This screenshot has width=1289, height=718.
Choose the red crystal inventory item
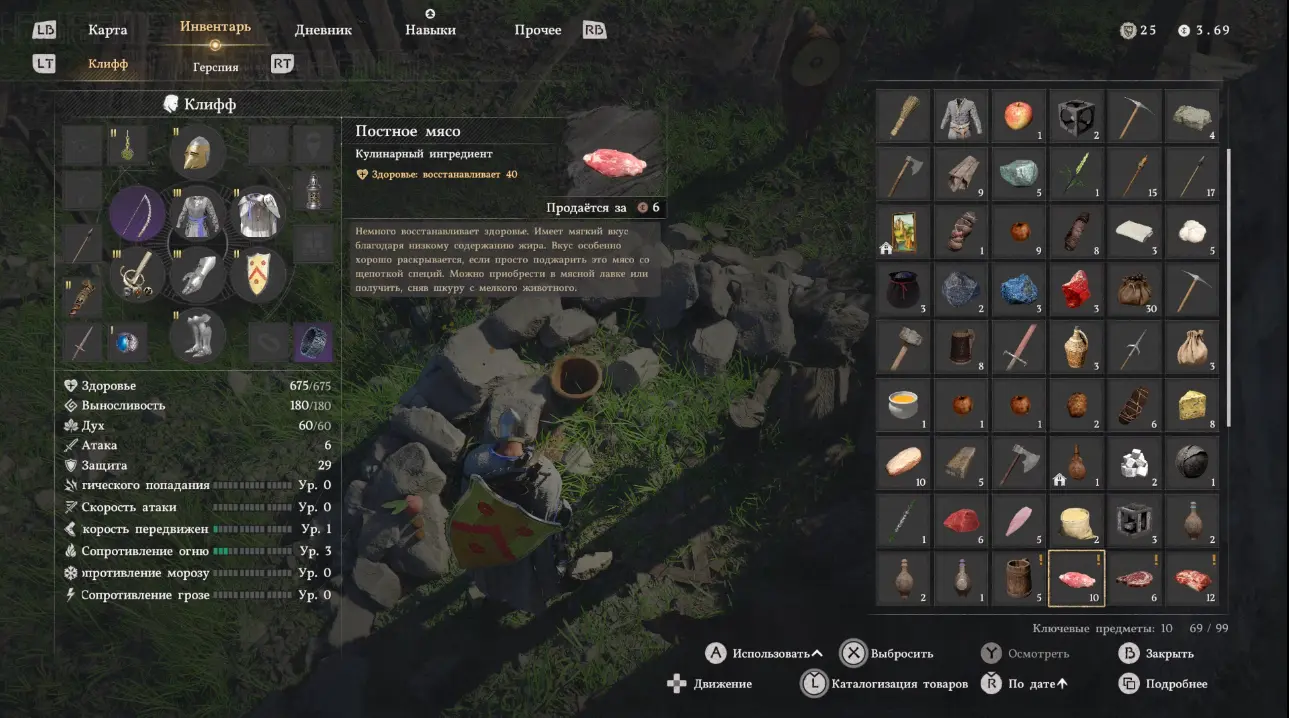pos(1077,290)
